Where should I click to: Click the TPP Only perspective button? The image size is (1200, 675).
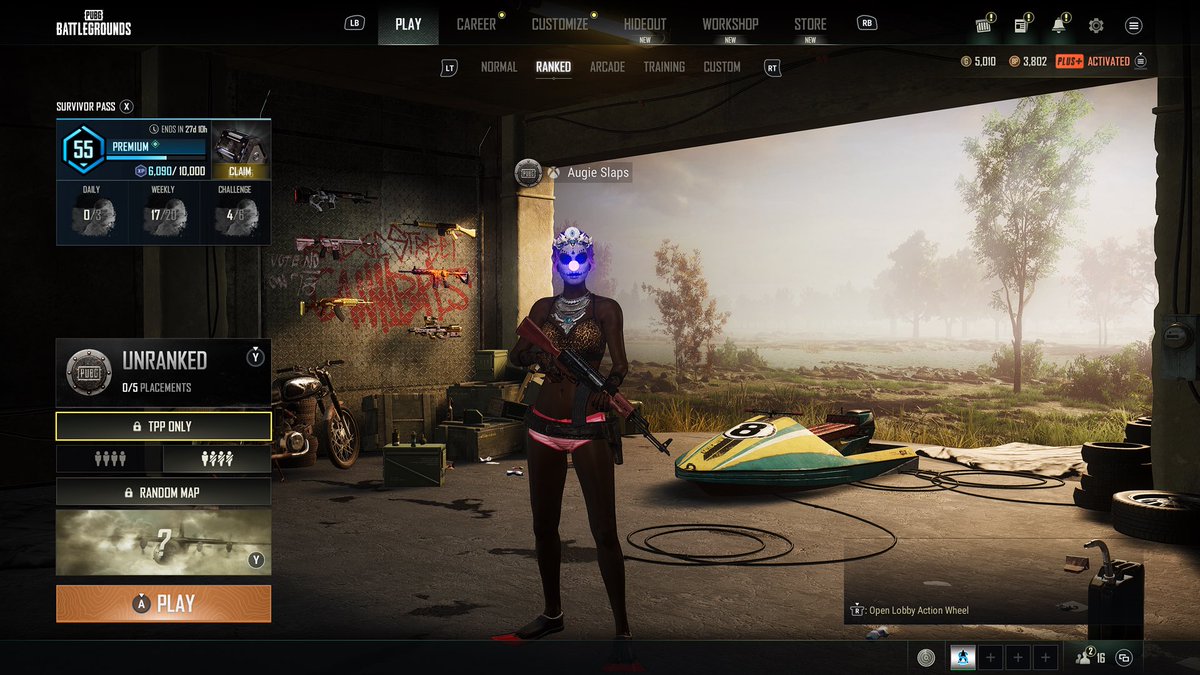[163, 426]
